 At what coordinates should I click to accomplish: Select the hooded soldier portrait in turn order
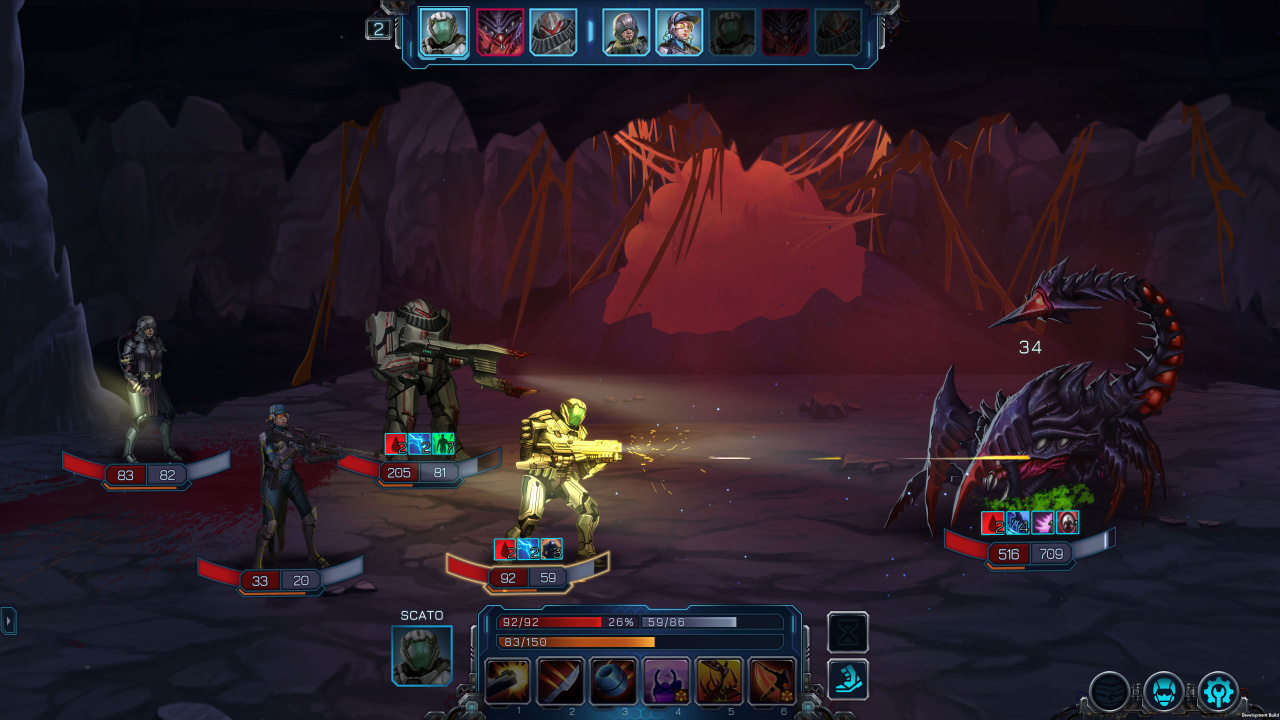(x=626, y=32)
